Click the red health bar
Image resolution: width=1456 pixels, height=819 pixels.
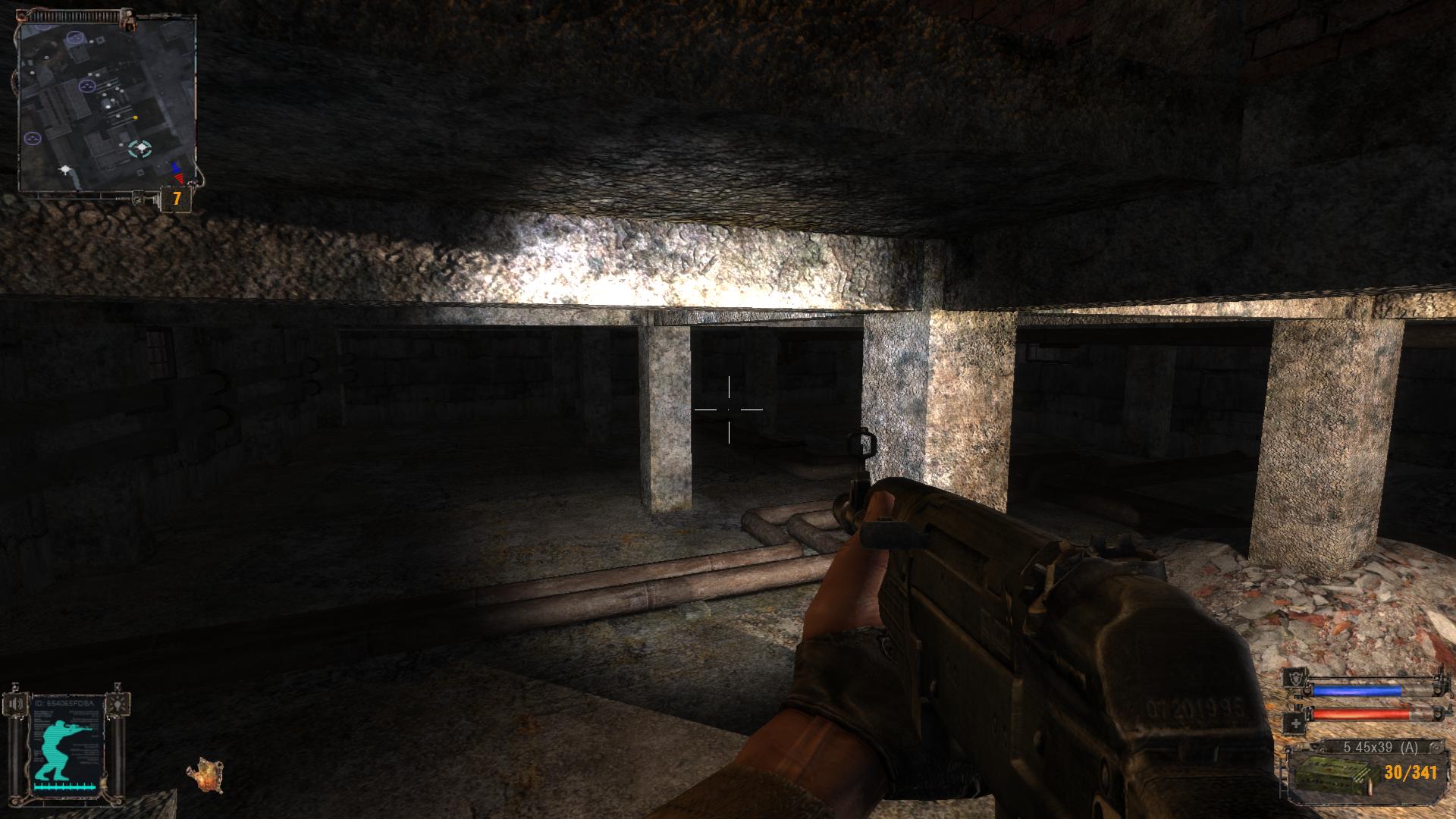[x=1361, y=714]
